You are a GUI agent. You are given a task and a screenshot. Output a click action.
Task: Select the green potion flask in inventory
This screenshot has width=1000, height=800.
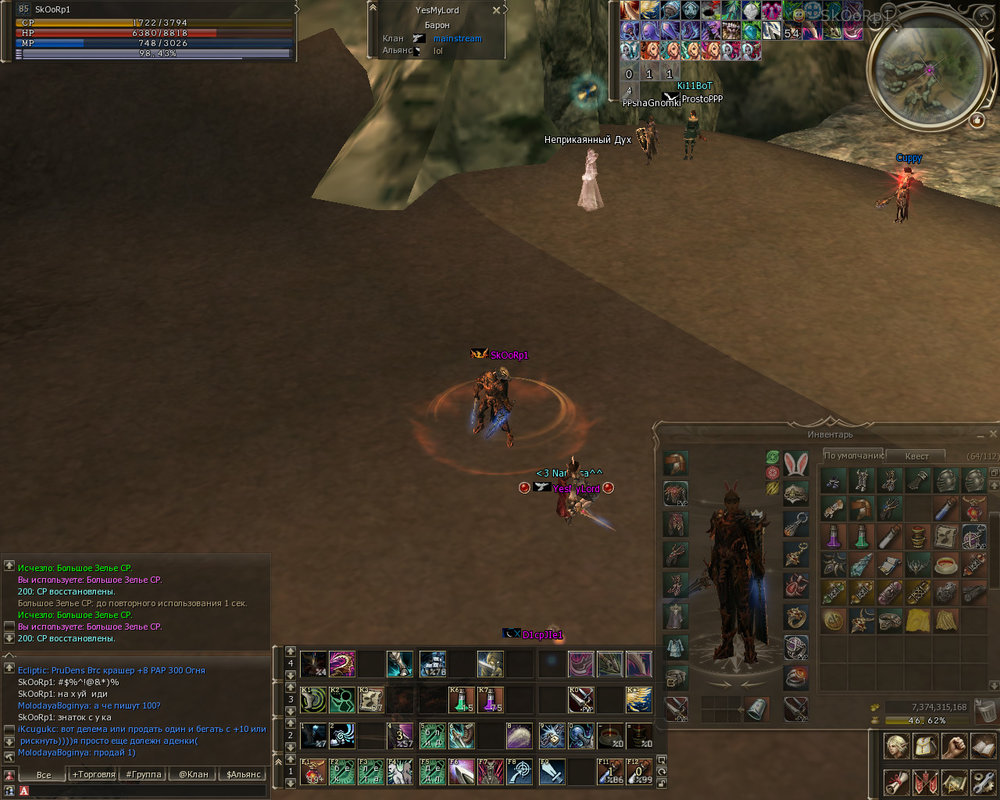click(861, 537)
